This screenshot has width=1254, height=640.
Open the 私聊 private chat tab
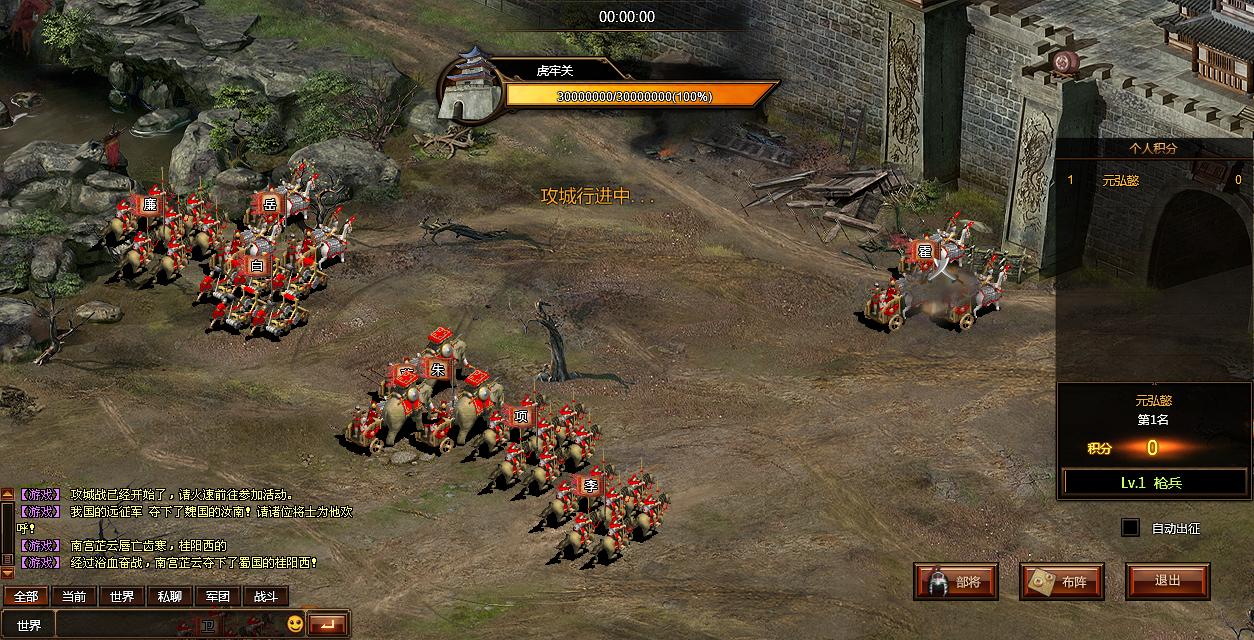click(170, 597)
